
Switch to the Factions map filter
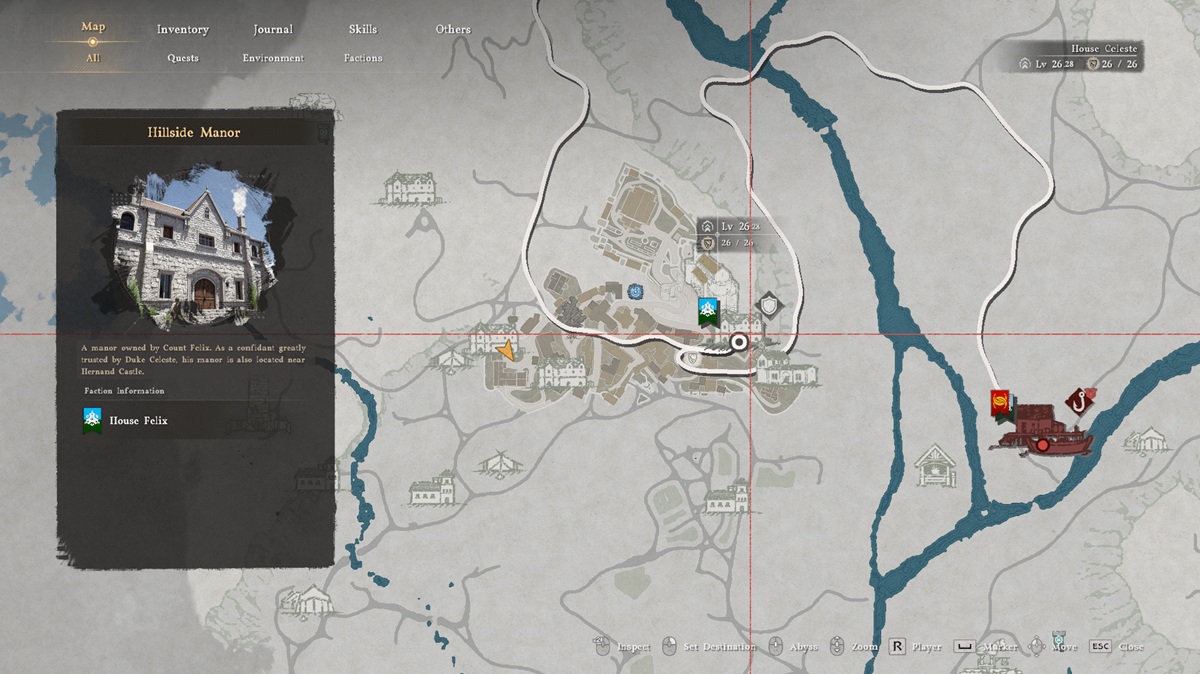363,58
